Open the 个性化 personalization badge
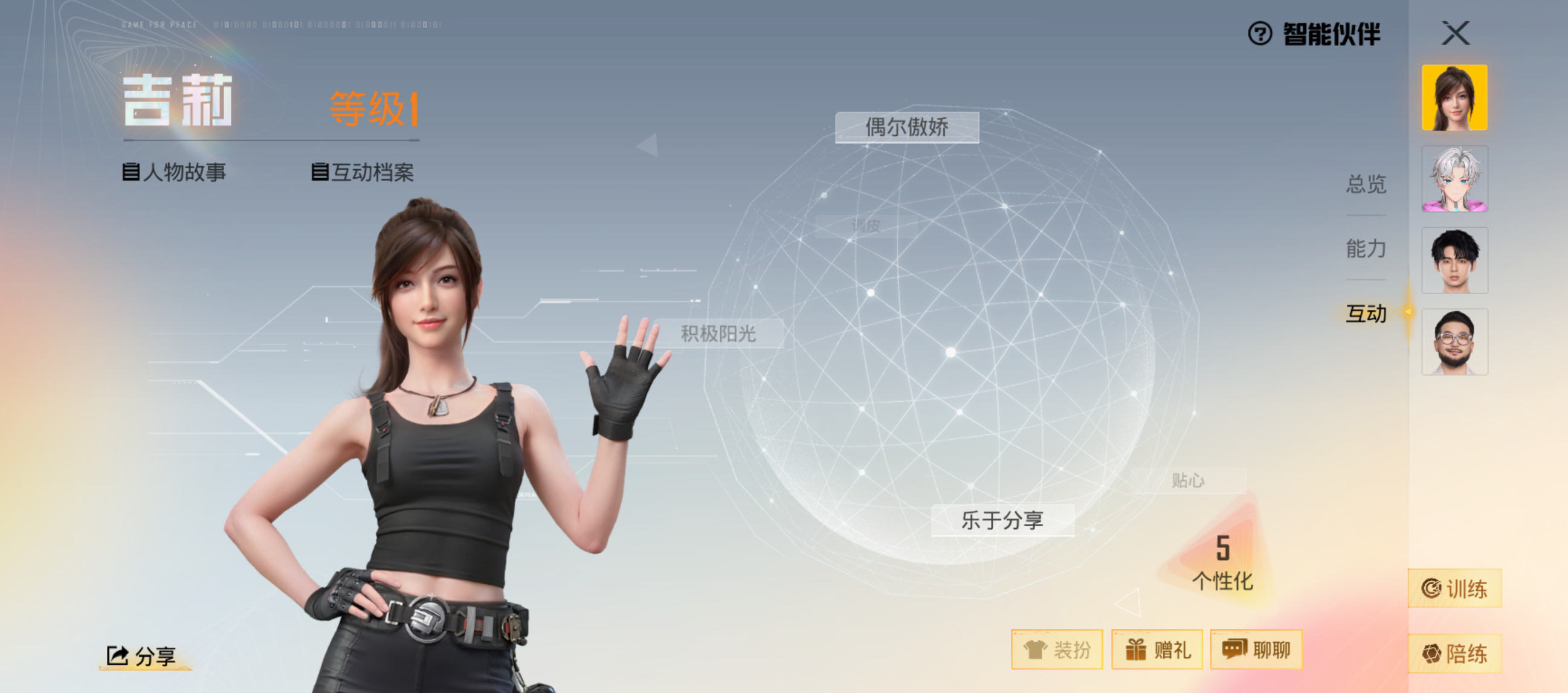 click(x=1222, y=562)
